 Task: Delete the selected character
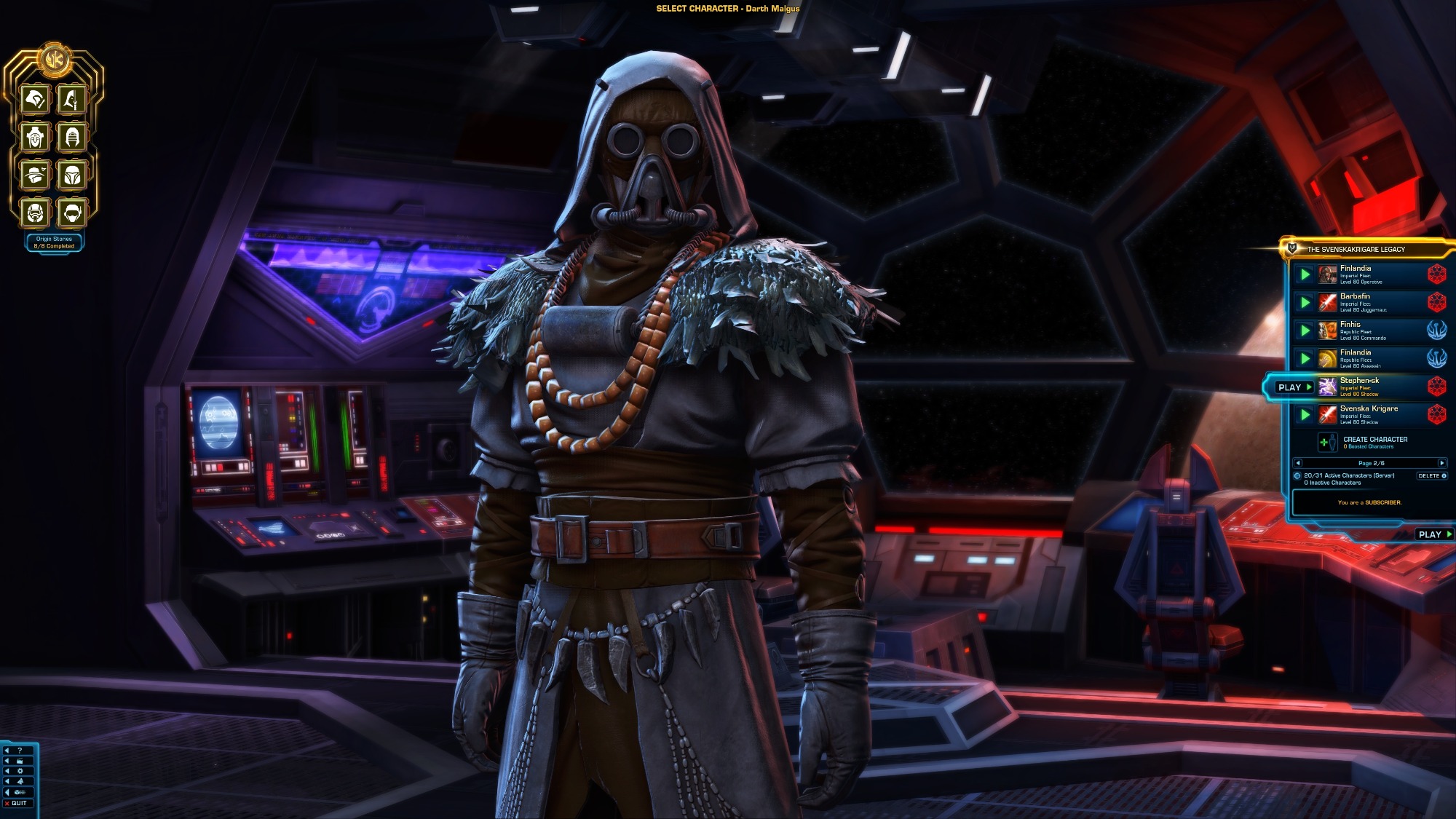[1431, 476]
